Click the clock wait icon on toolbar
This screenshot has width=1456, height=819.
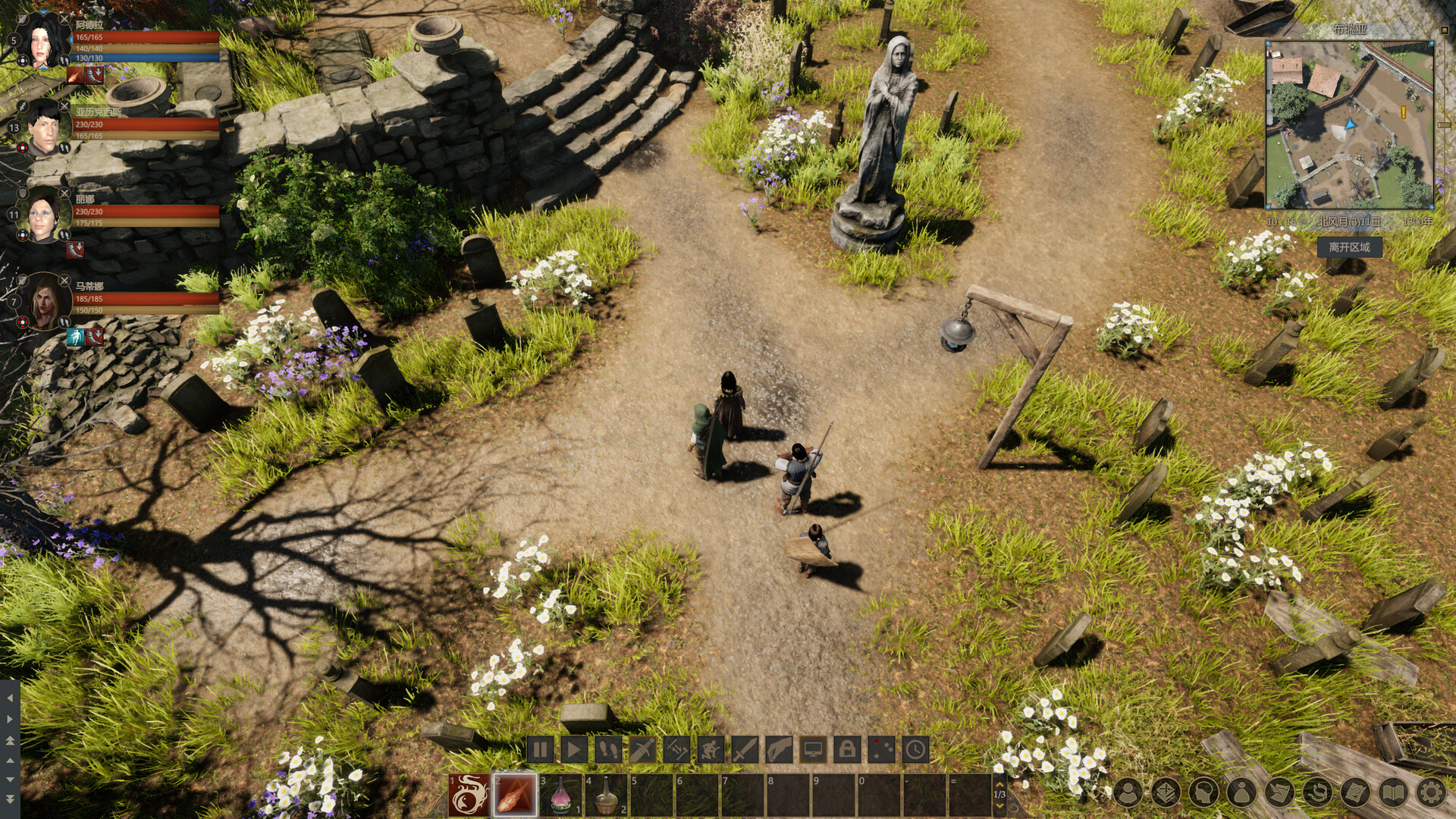coord(916,750)
